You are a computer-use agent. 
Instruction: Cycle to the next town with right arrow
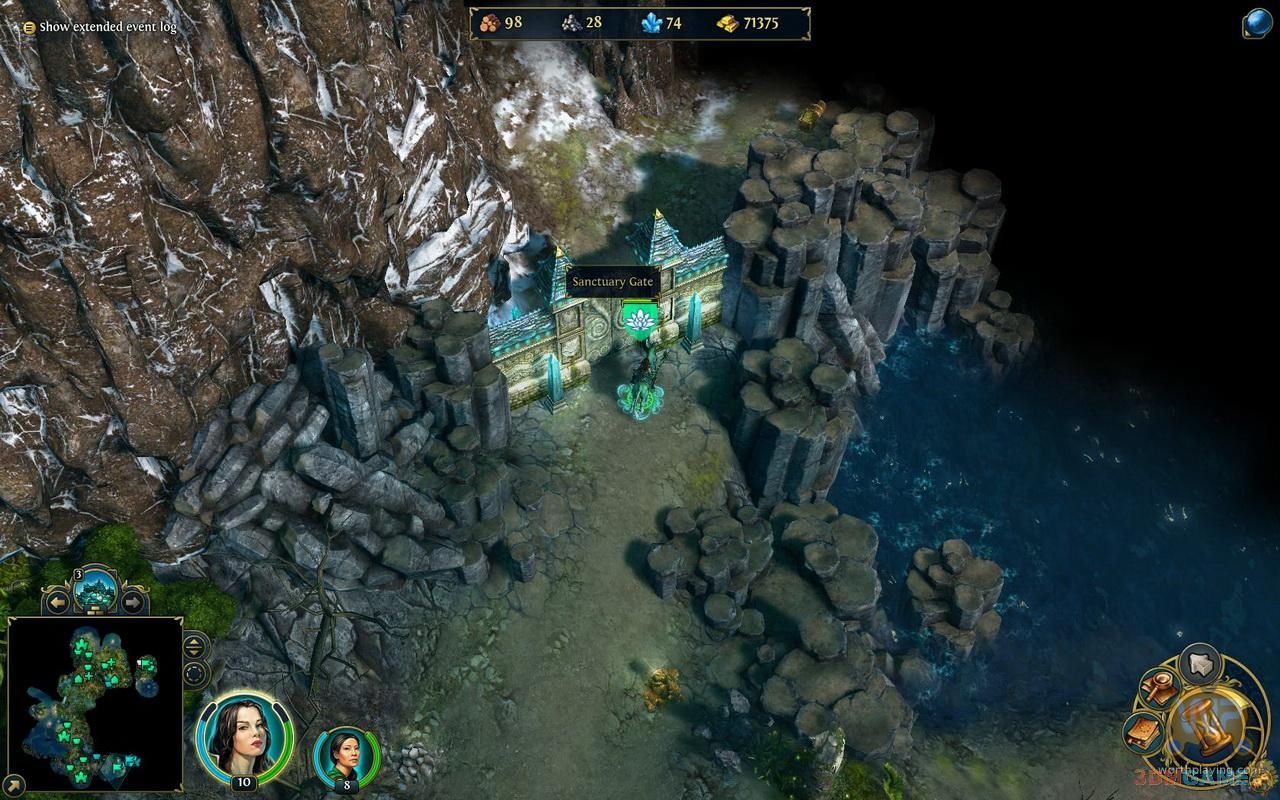pyautogui.click(x=132, y=602)
